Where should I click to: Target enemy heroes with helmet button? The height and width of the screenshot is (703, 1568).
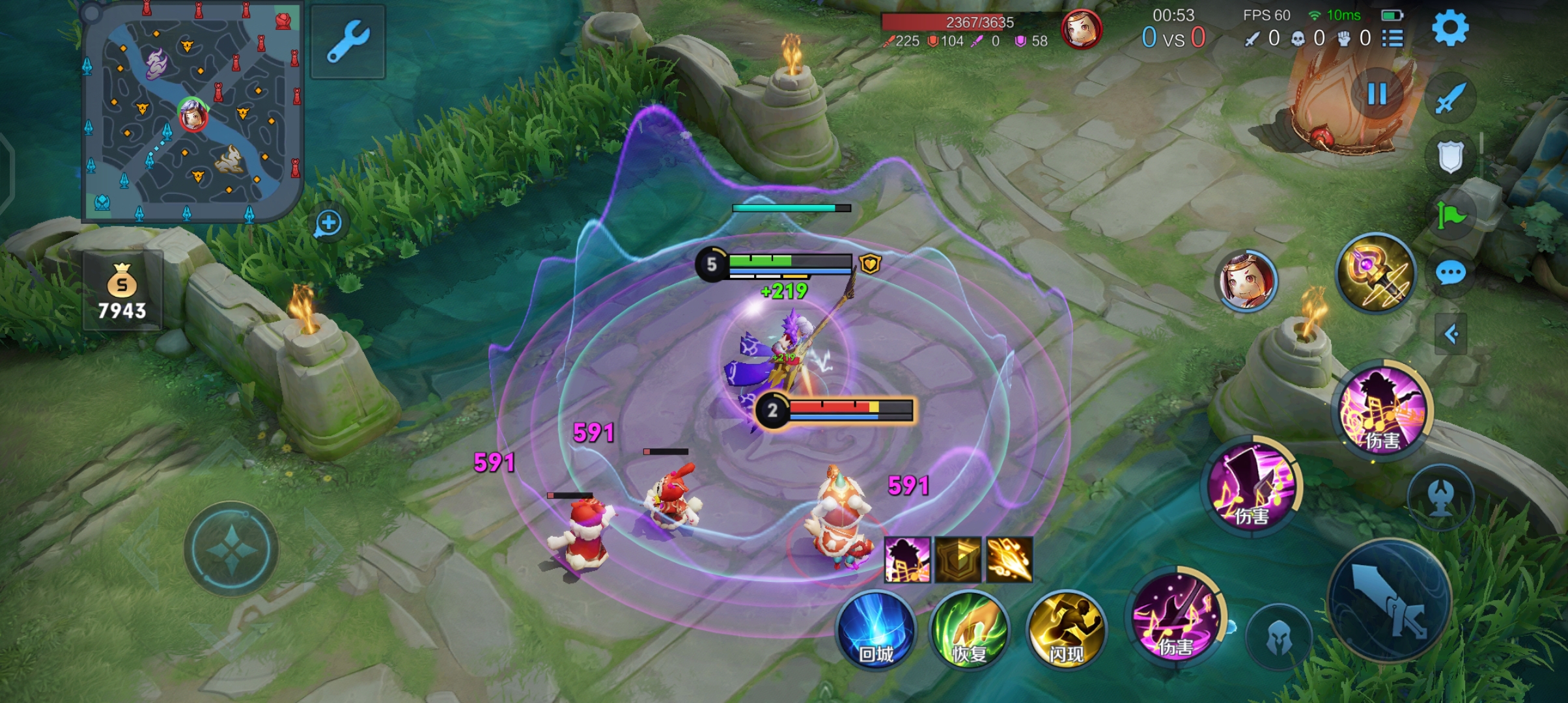click(1279, 638)
